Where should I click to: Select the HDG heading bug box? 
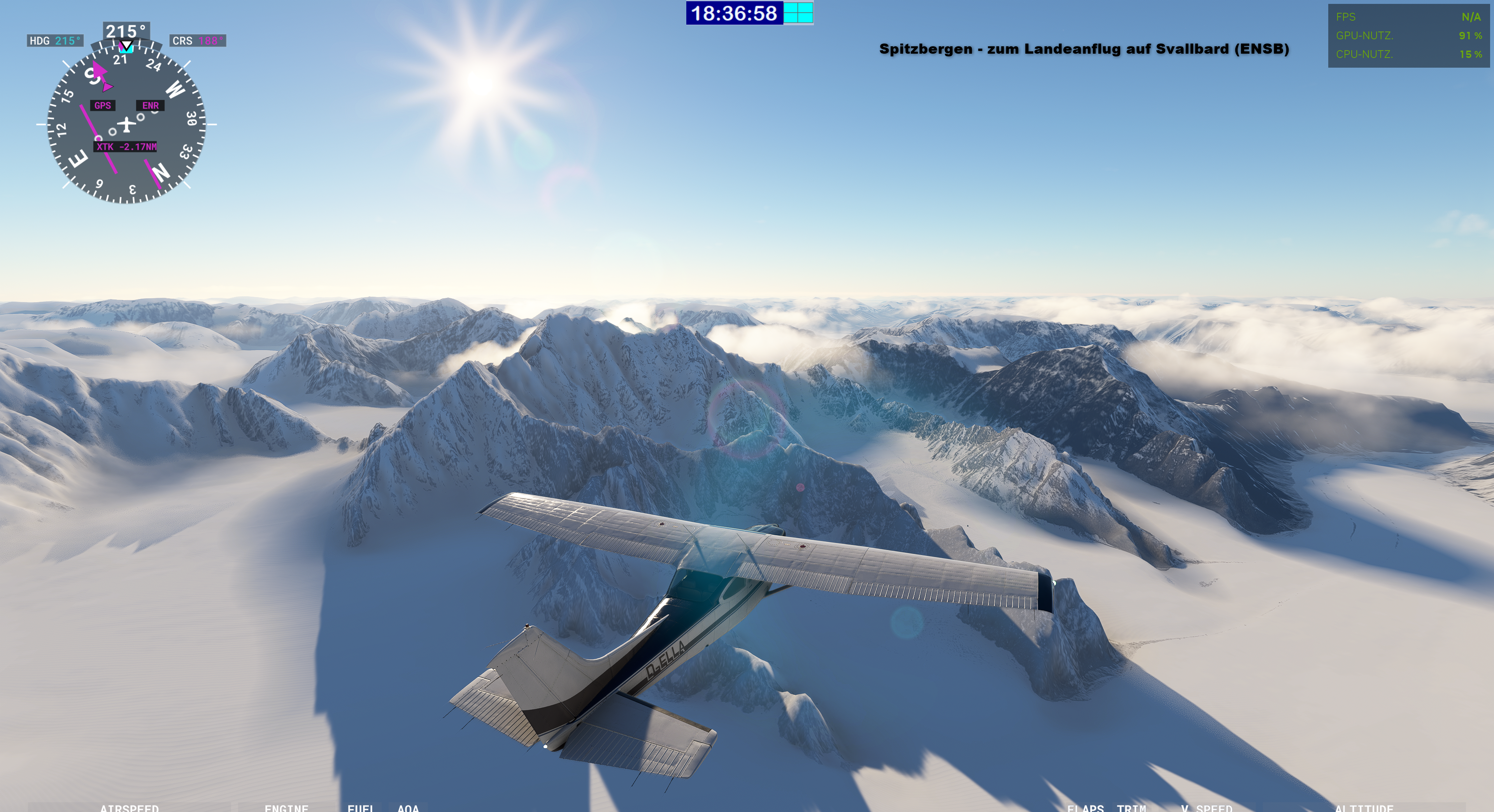tap(55, 40)
